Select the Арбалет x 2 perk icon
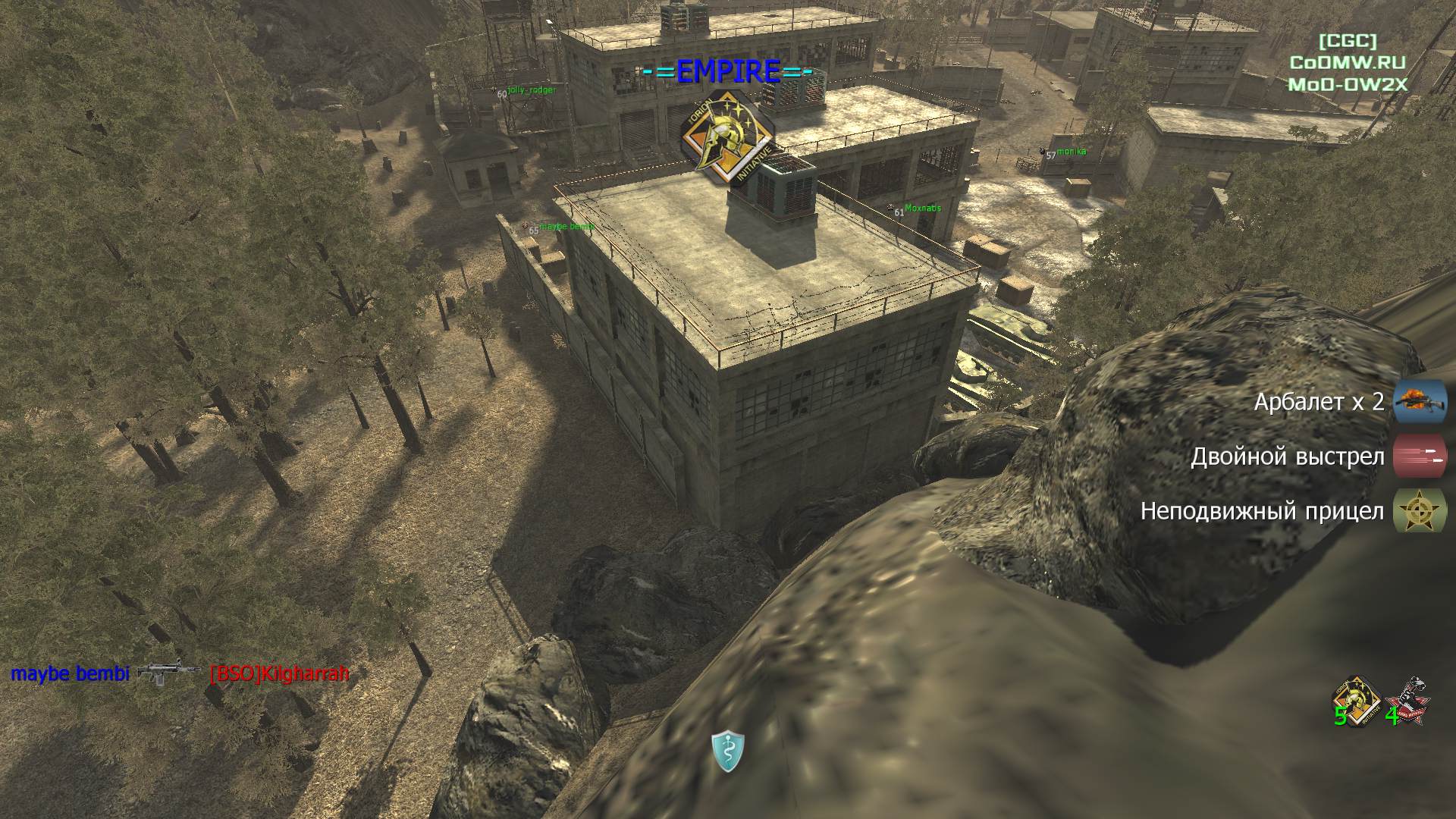 click(x=1420, y=401)
